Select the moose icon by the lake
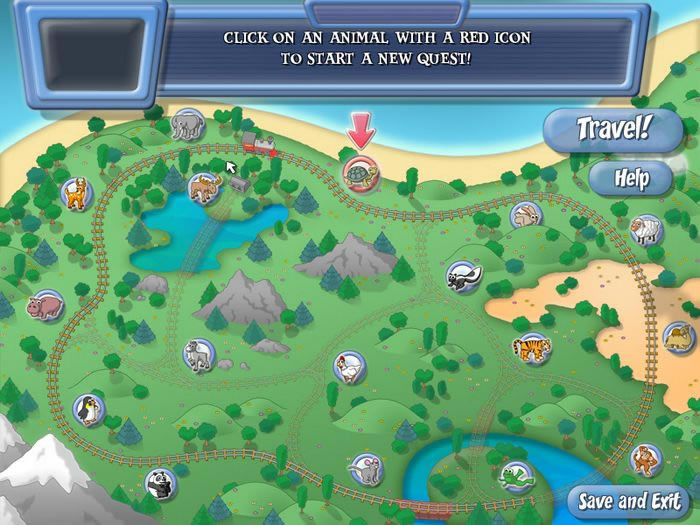The height and width of the screenshot is (525, 700). tap(205, 187)
